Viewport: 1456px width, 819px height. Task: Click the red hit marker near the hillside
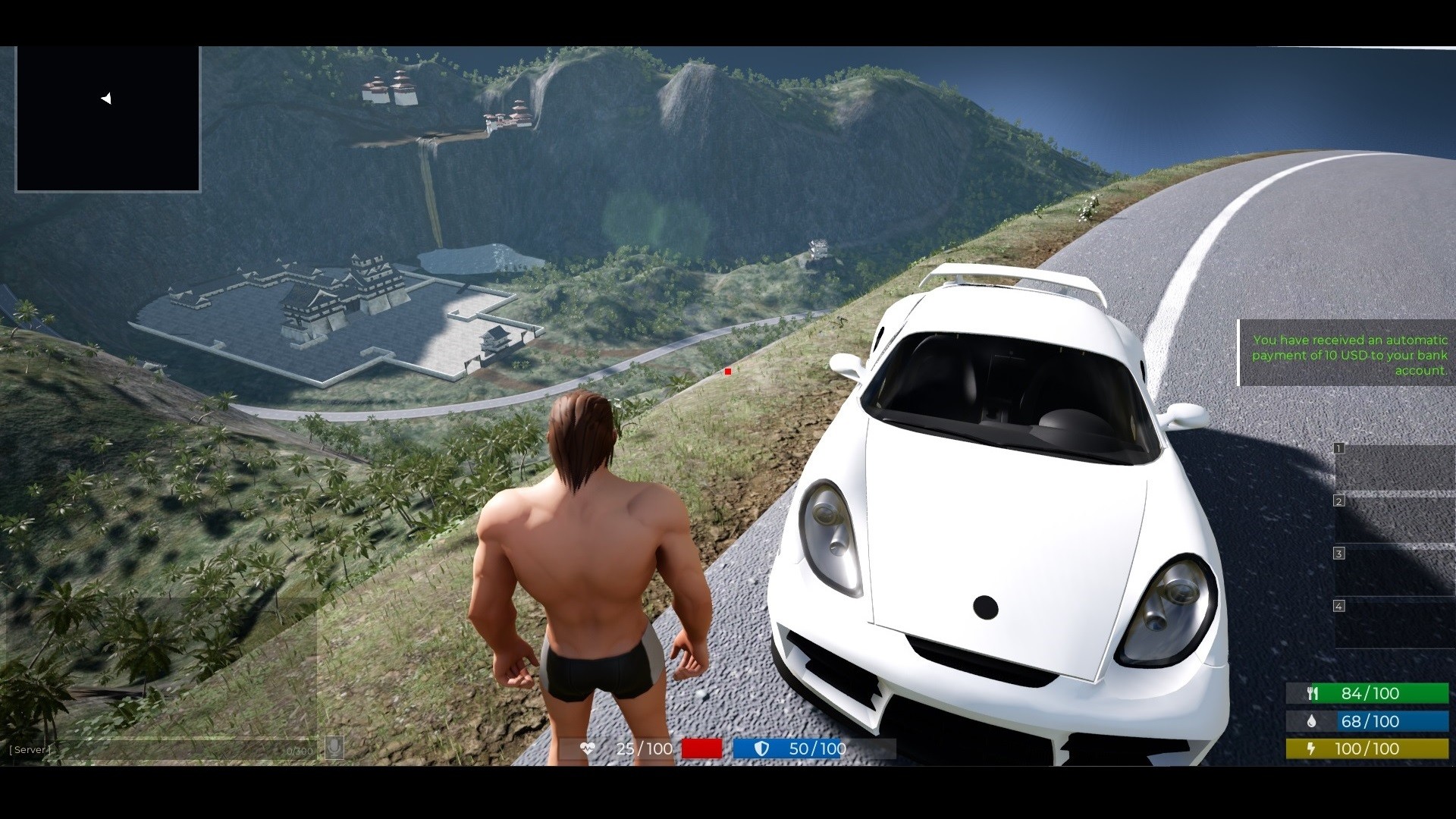click(x=727, y=371)
